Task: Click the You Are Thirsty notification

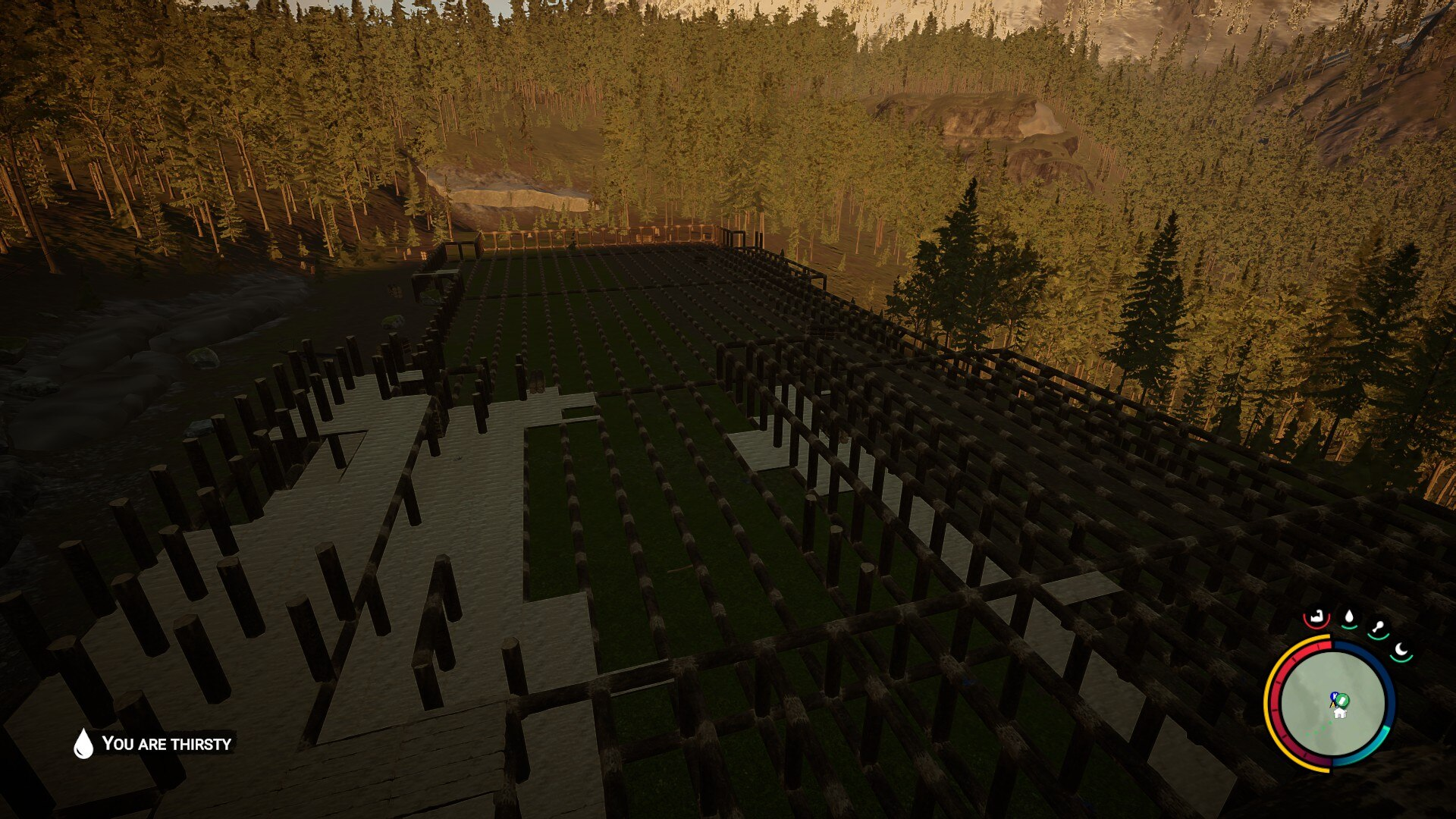Action: tap(154, 743)
